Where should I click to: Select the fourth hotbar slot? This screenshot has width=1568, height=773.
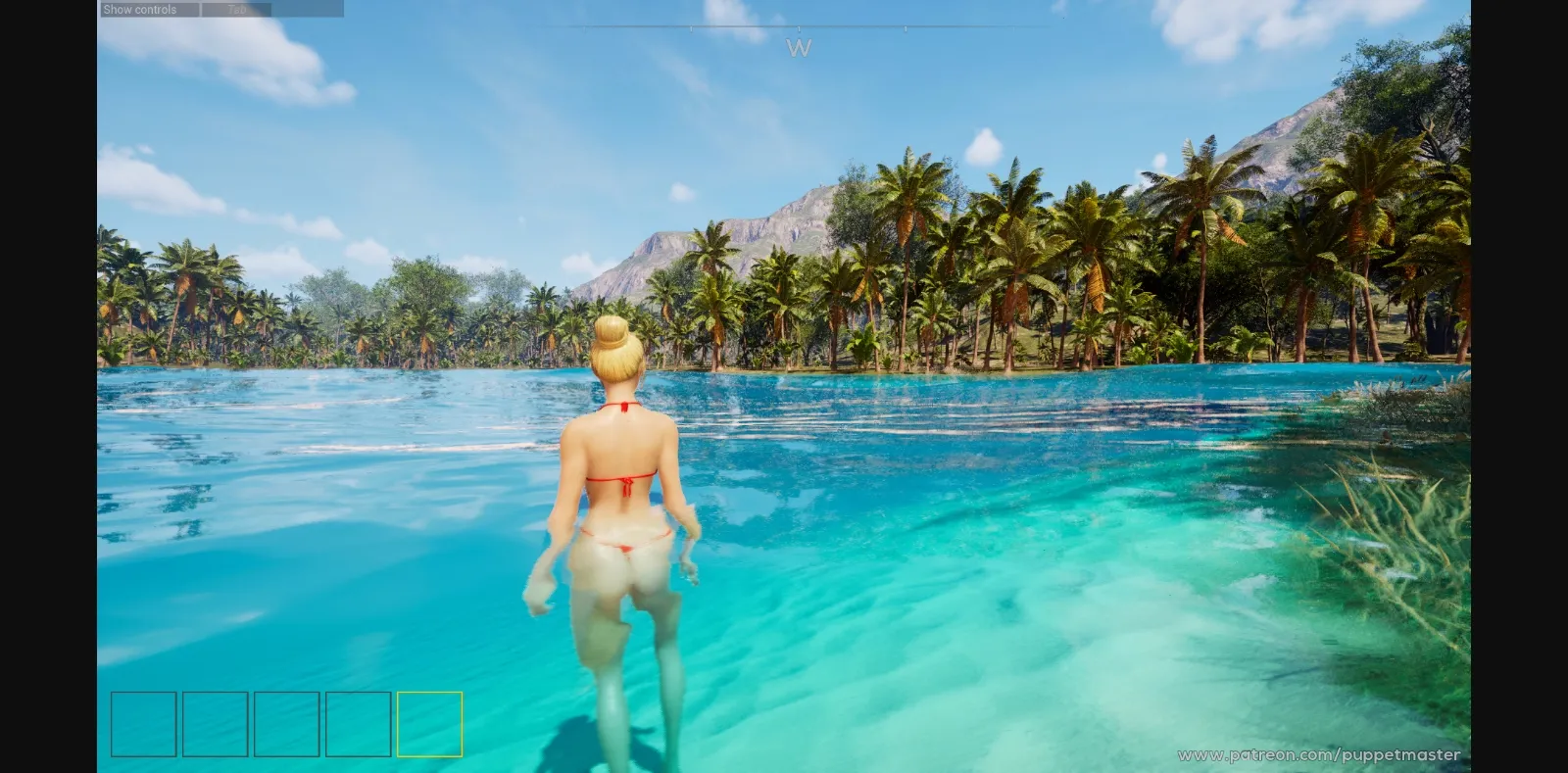(357, 725)
